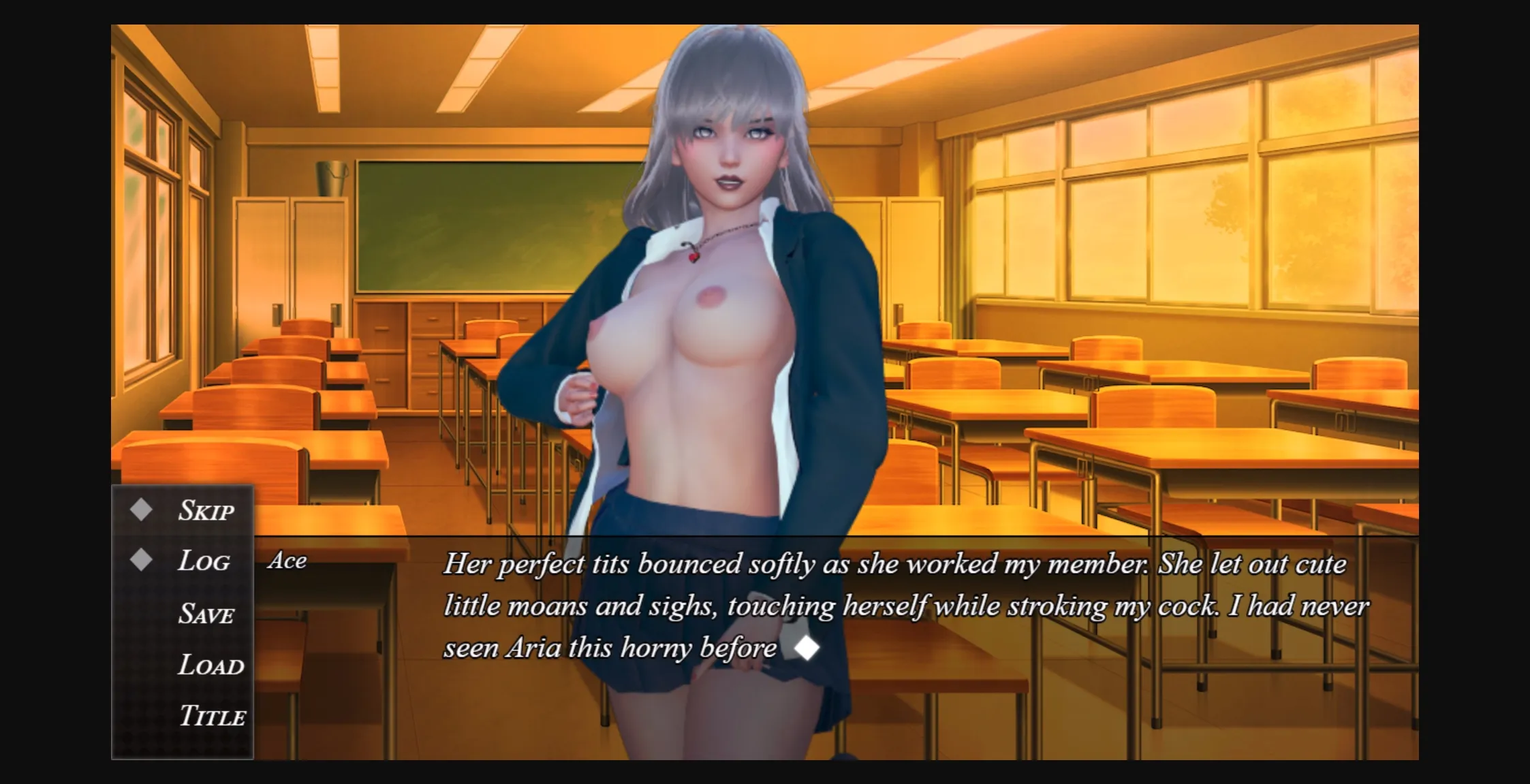Select Skip in the quick menu
Image resolution: width=1530 pixels, height=784 pixels.
coord(206,509)
